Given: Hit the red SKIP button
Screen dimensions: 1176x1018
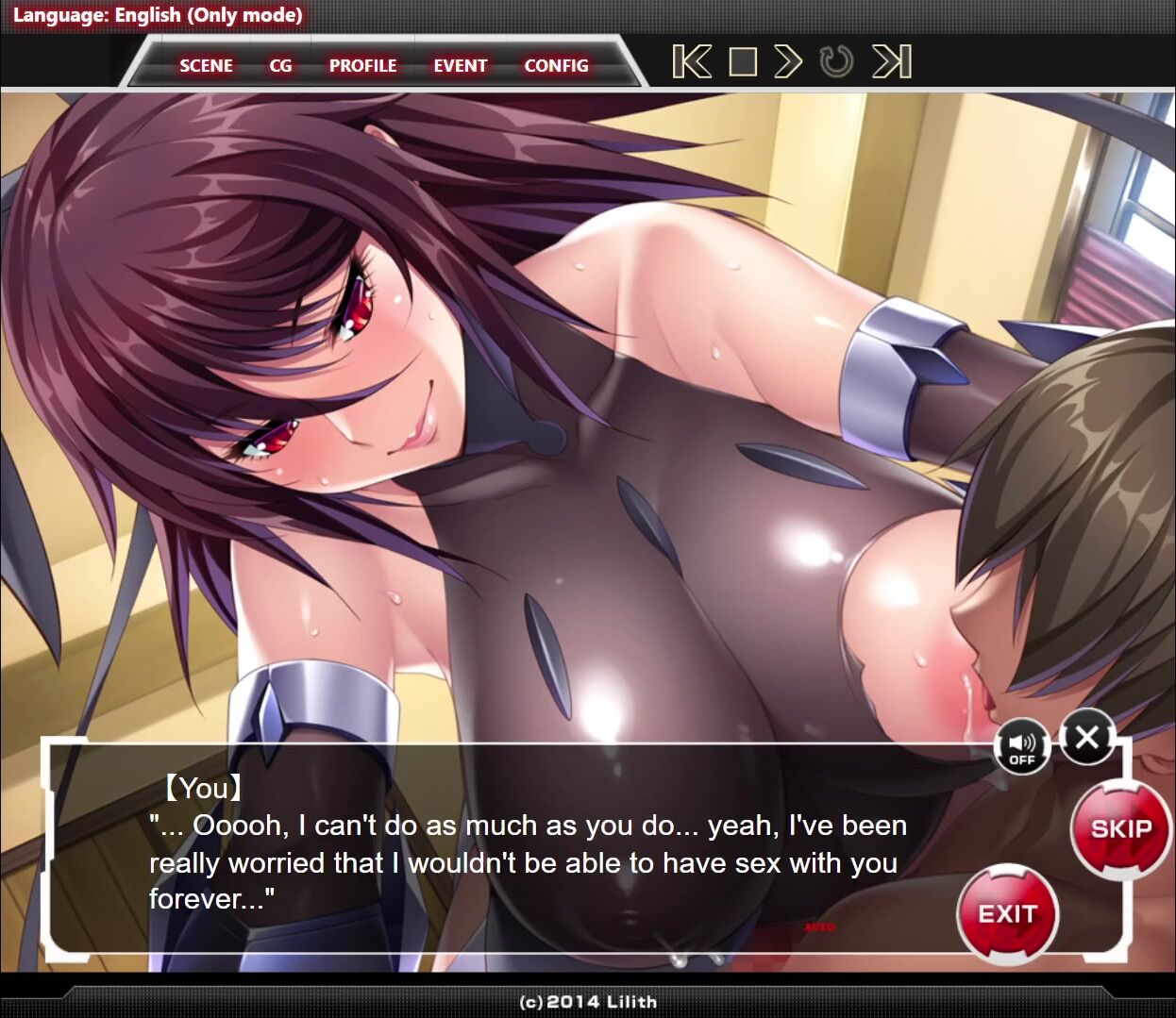Looking at the screenshot, I should (x=1121, y=828).
